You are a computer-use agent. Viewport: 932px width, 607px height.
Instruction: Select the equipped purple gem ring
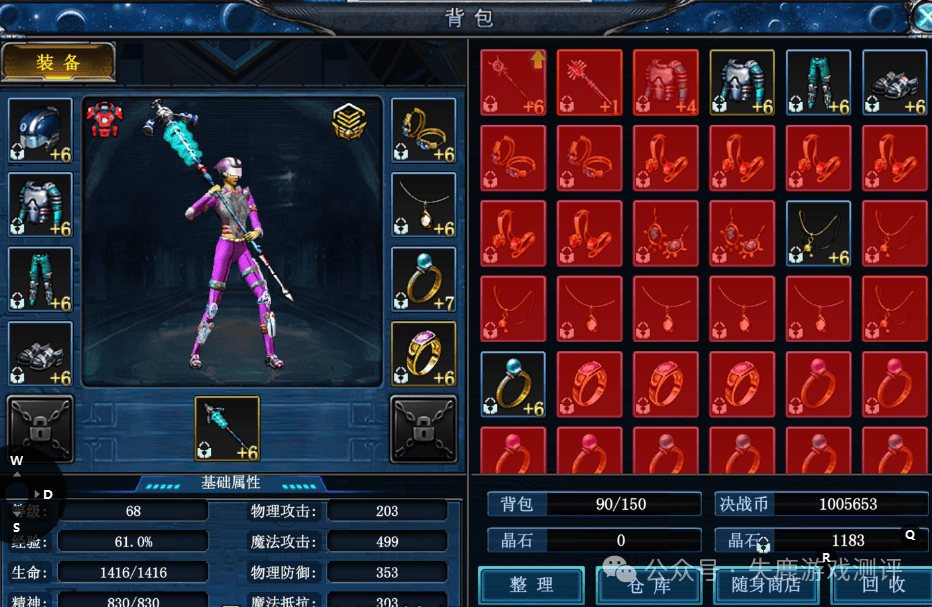coord(424,354)
